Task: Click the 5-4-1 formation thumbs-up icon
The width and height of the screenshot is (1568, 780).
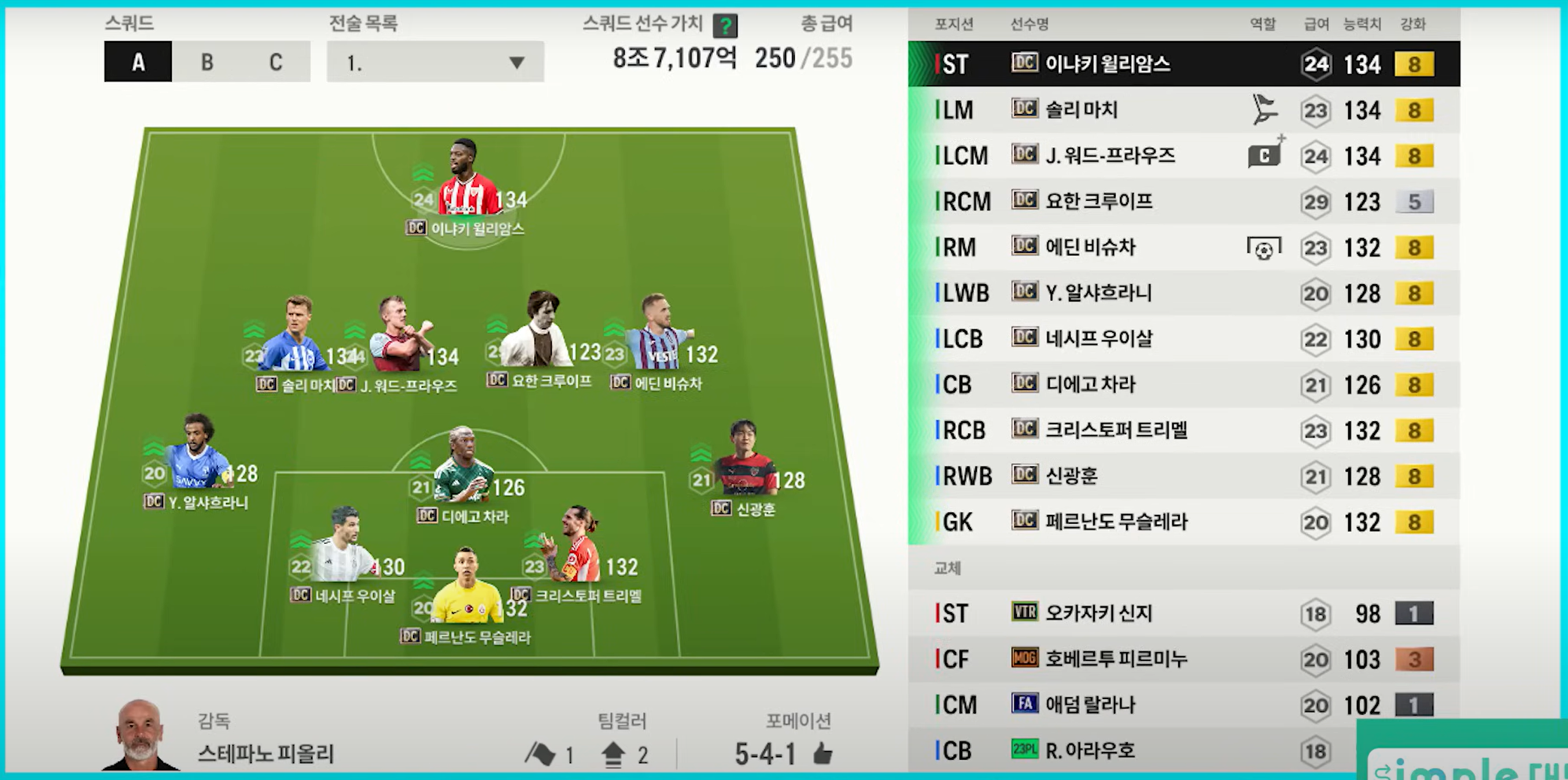Action: pos(822,754)
